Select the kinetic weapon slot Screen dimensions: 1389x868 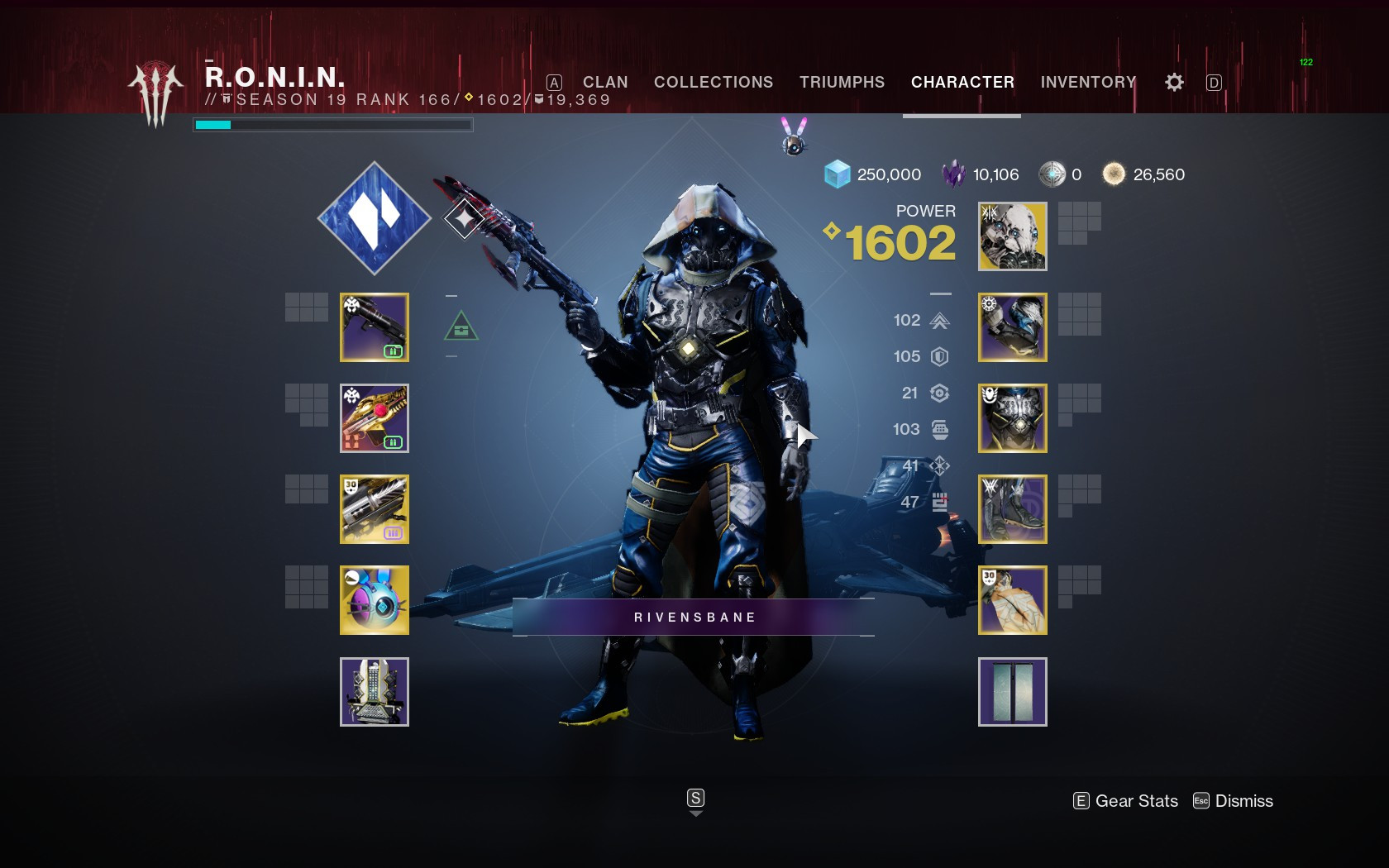click(x=375, y=327)
